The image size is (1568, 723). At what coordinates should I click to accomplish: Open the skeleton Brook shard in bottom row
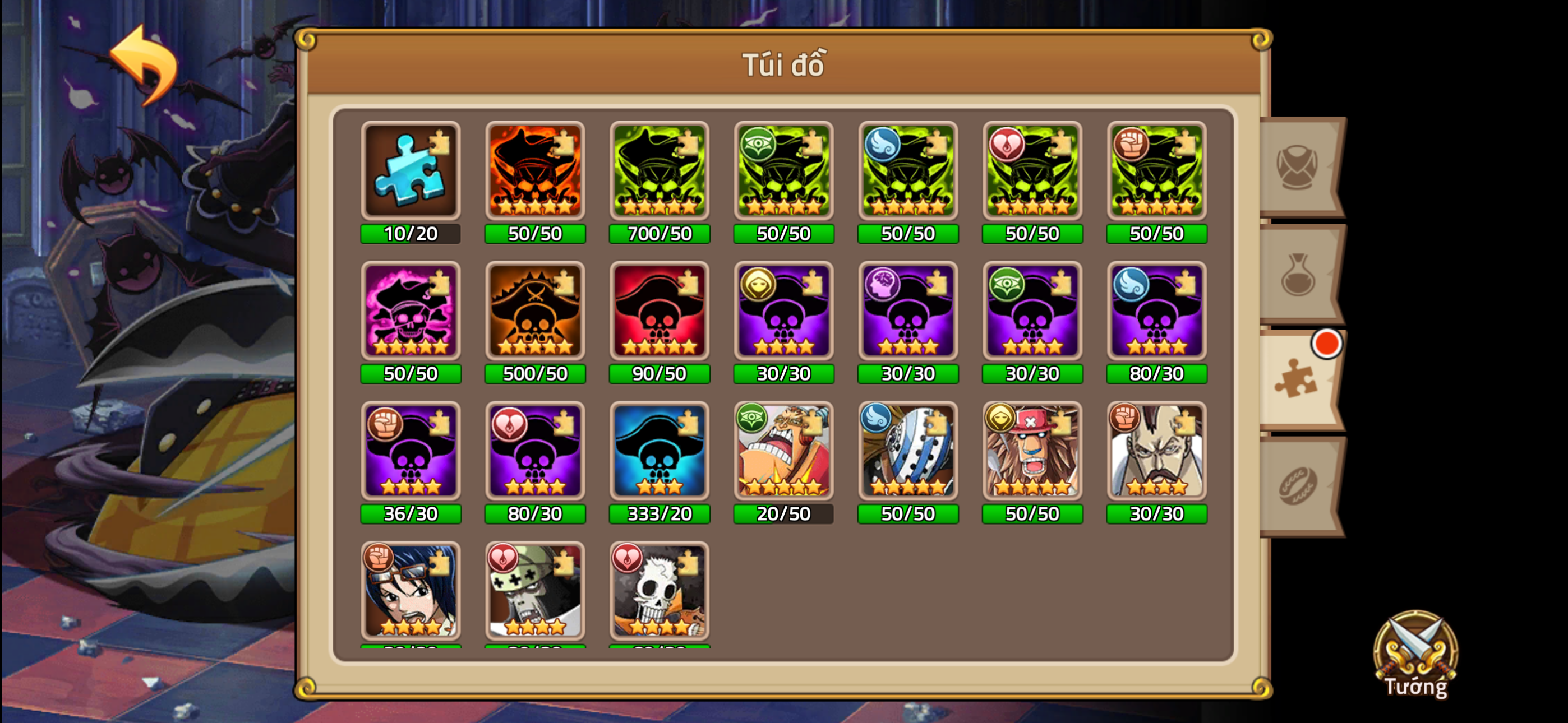click(x=659, y=592)
